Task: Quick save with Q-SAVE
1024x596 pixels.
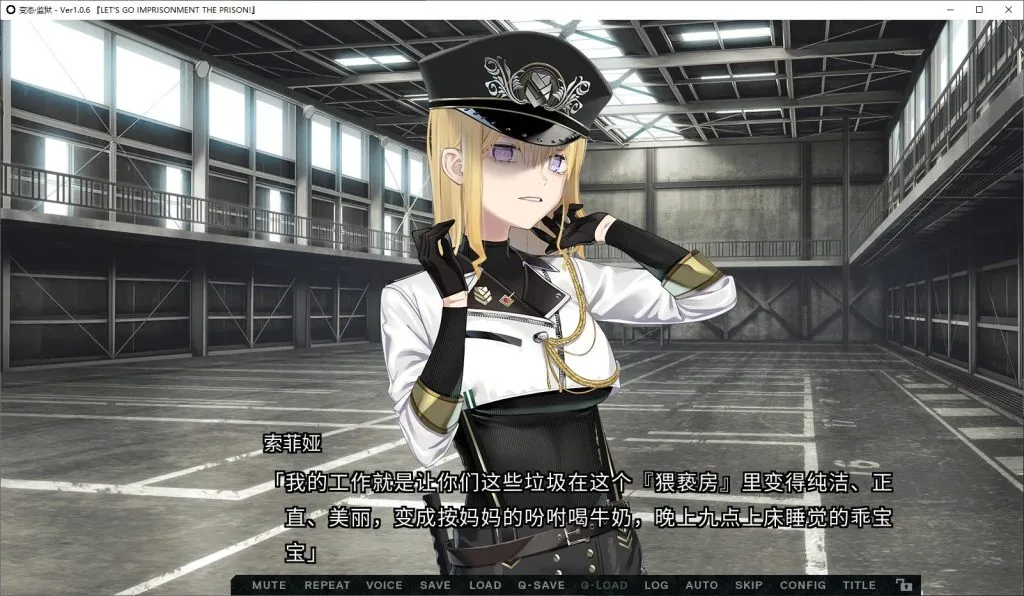Action: [x=541, y=585]
